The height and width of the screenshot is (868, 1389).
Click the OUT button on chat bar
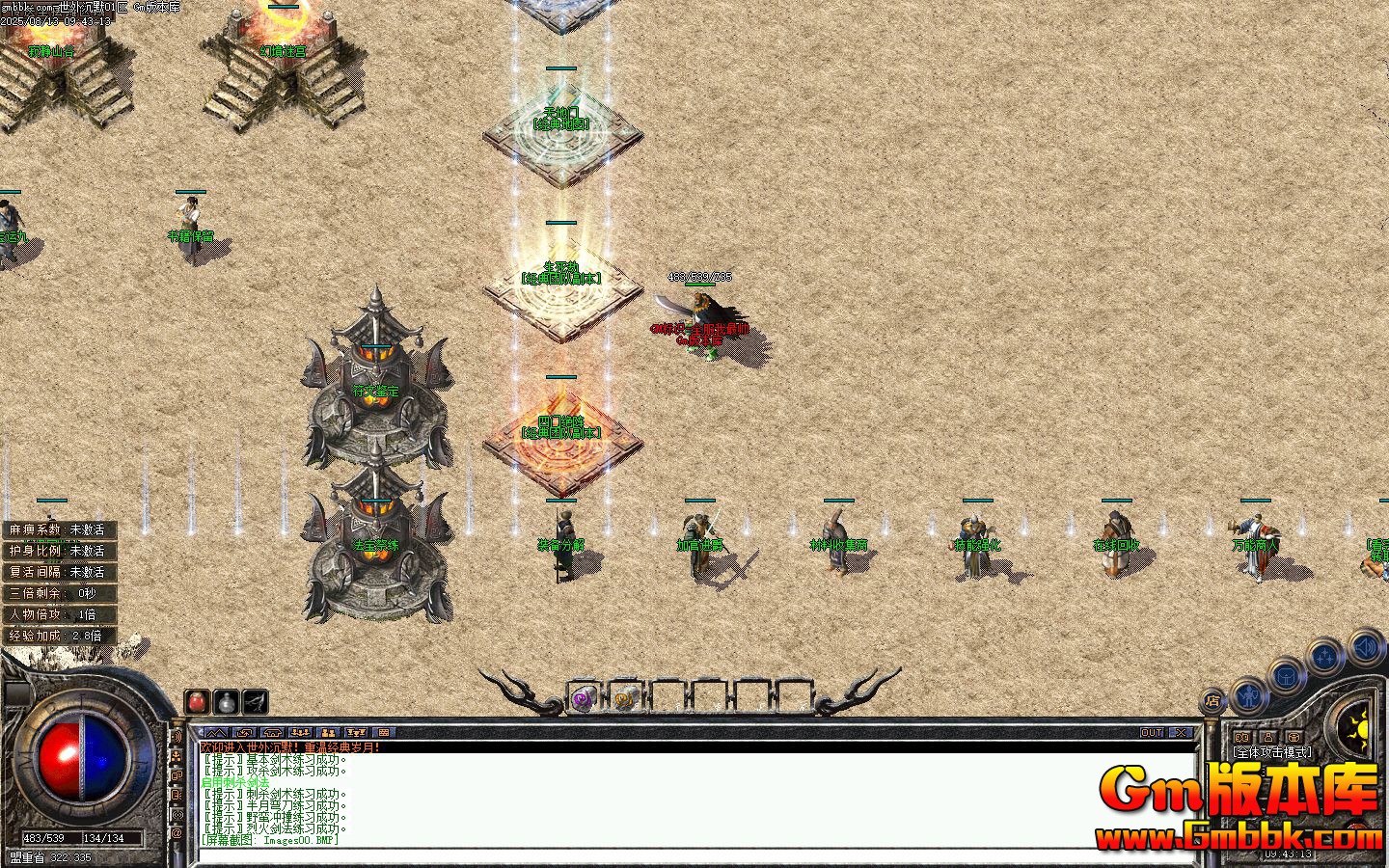pyautogui.click(x=1152, y=733)
